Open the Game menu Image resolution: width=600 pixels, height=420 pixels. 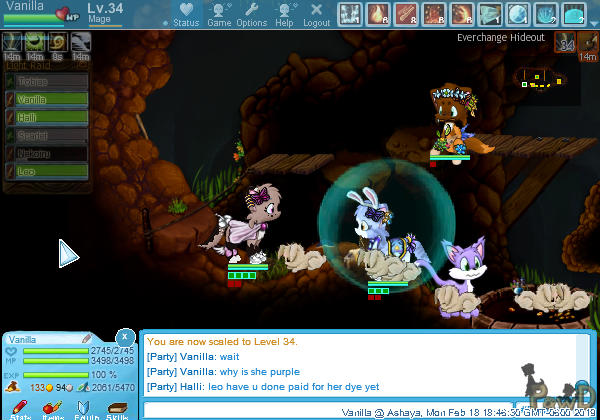pos(219,13)
